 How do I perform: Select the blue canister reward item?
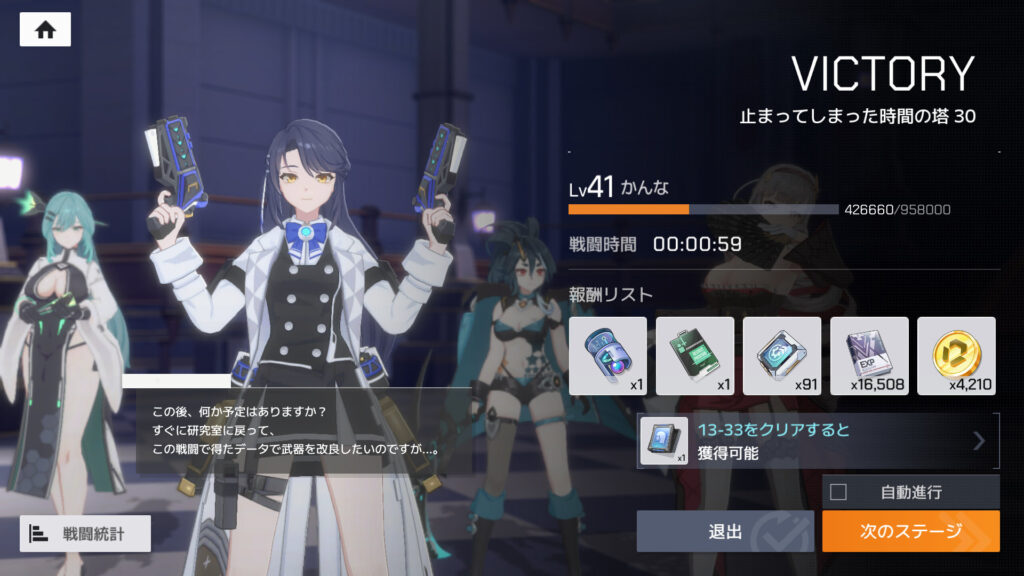pyautogui.click(x=607, y=356)
